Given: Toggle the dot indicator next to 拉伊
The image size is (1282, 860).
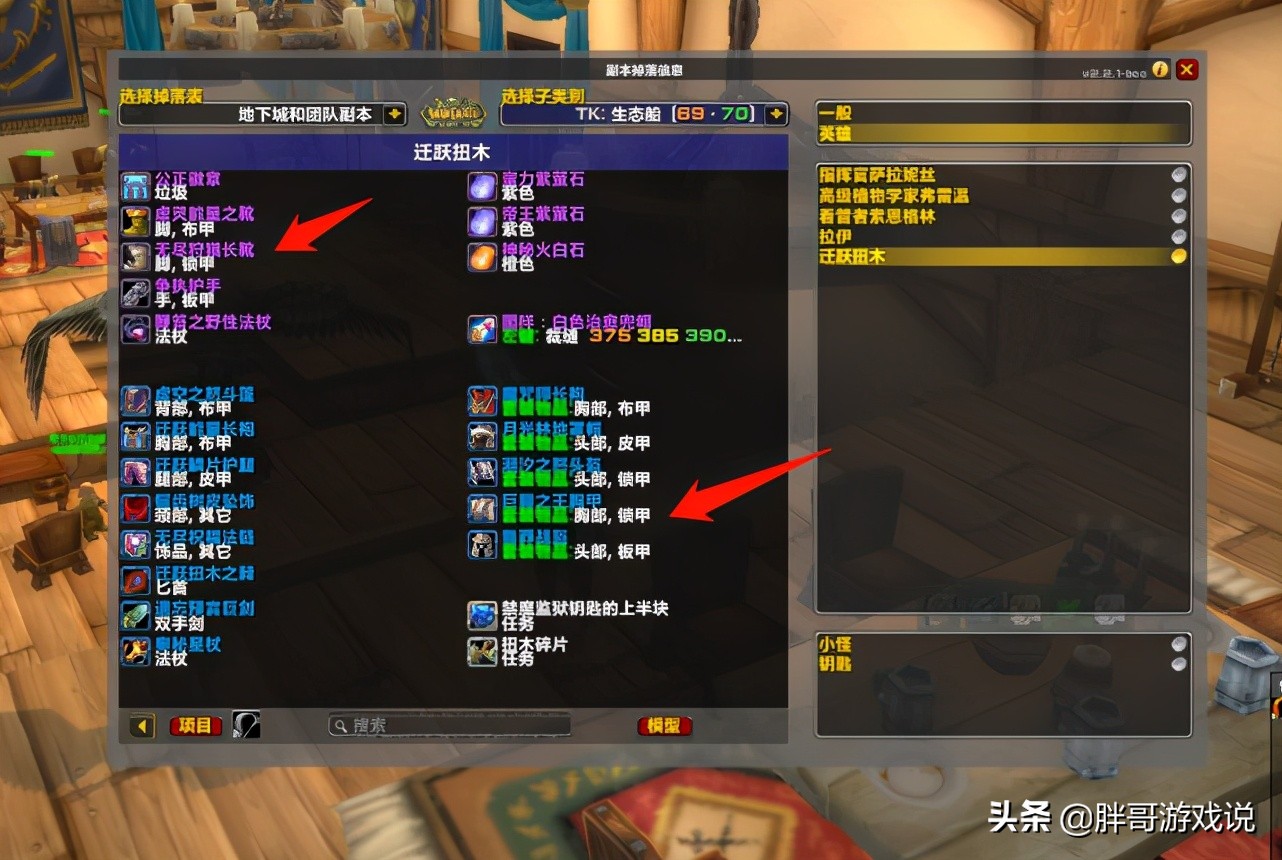Looking at the screenshot, I should point(1175,236).
